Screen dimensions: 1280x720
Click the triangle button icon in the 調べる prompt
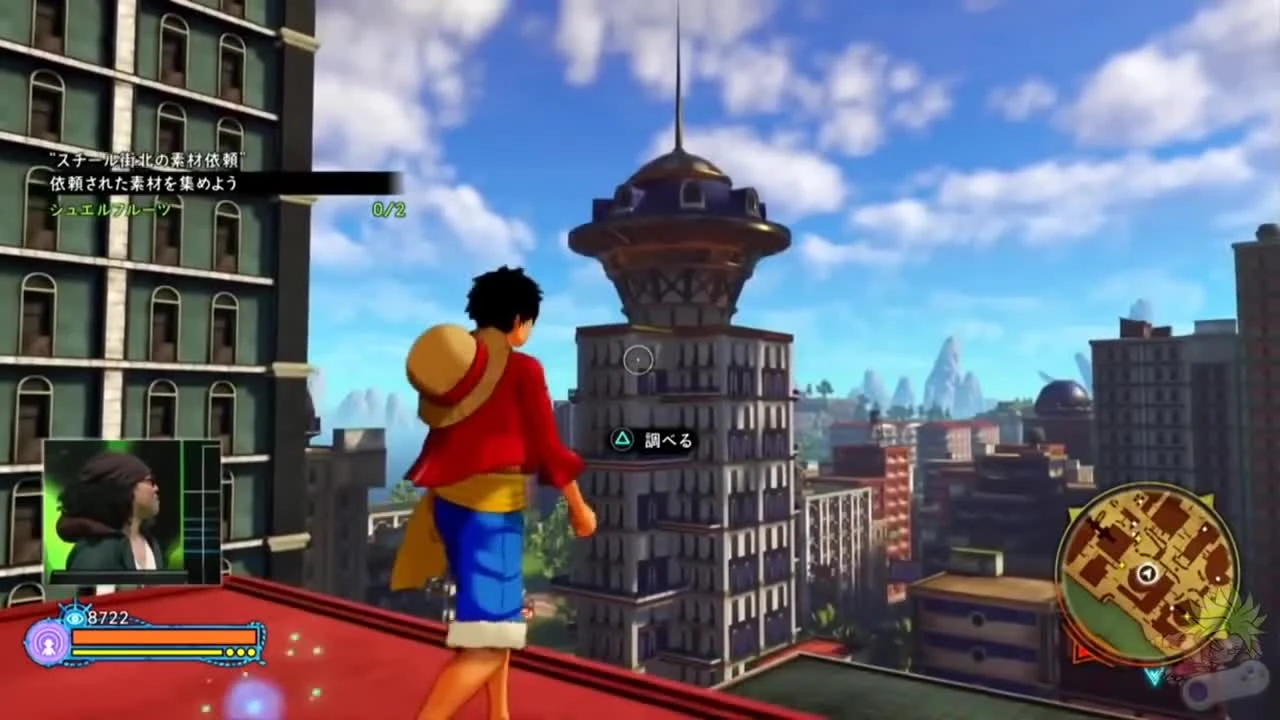click(x=622, y=439)
